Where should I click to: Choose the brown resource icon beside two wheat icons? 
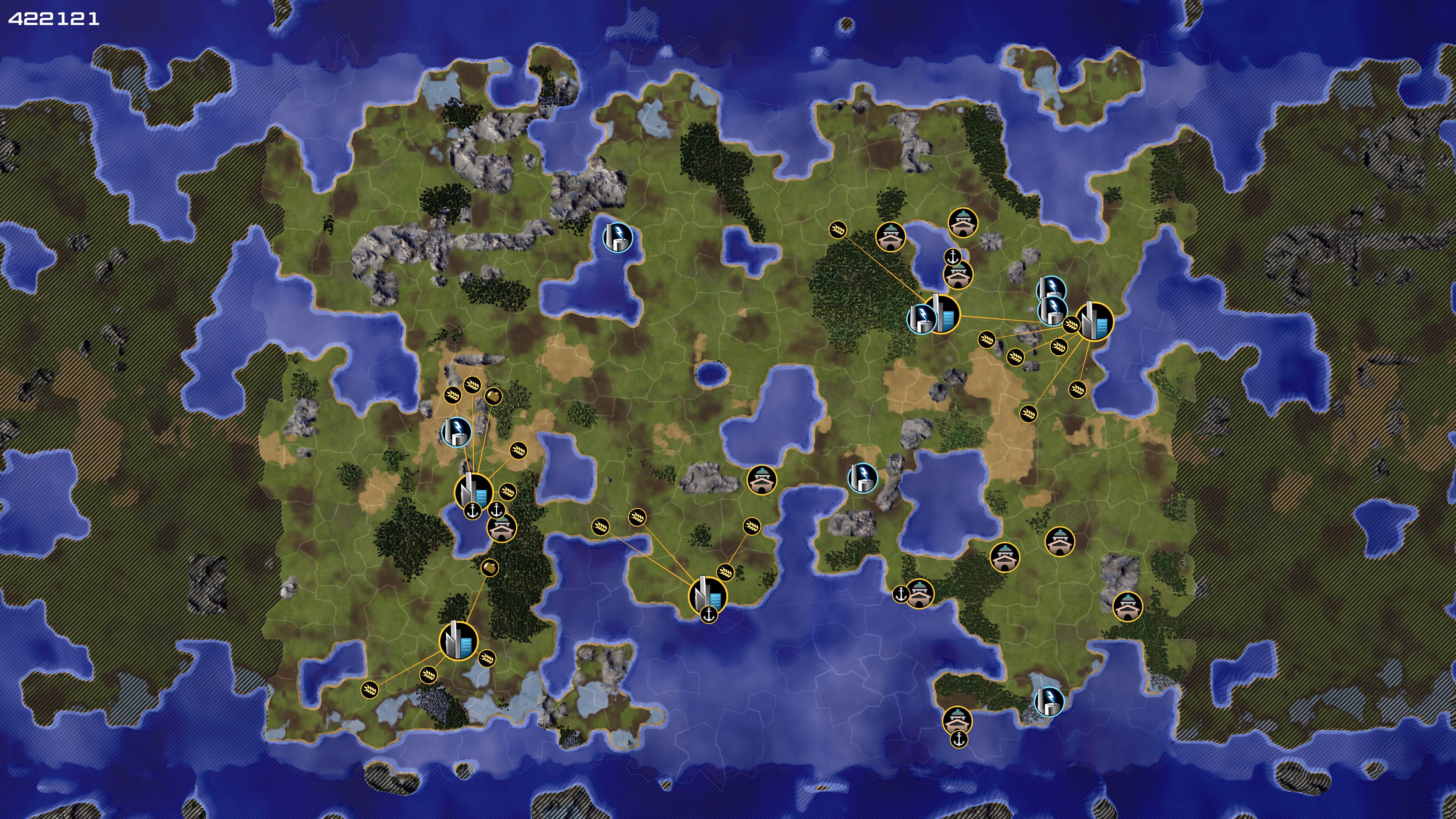(493, 395)
